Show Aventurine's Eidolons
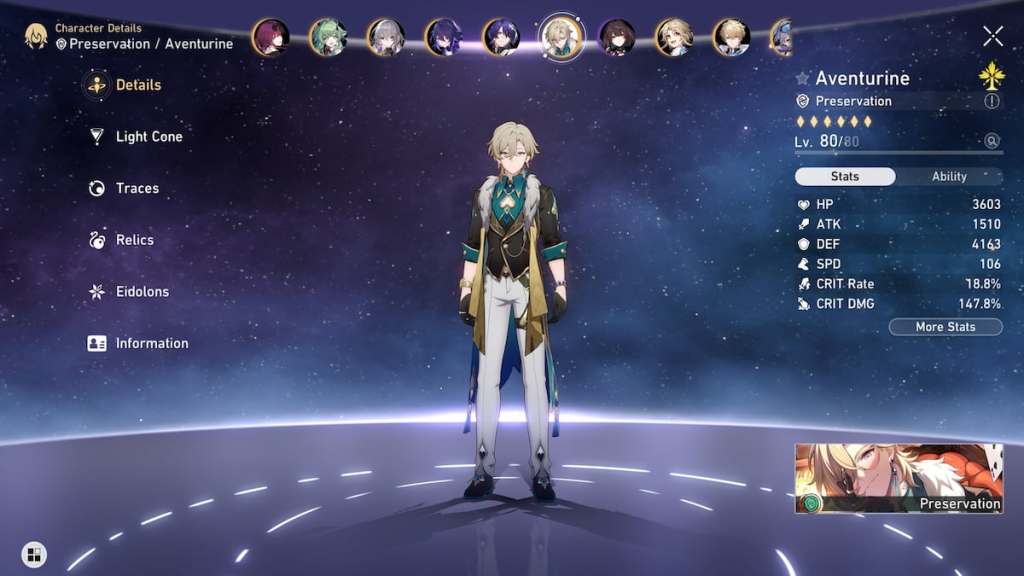Viewport: 1024px width, 576px height. 142,292
